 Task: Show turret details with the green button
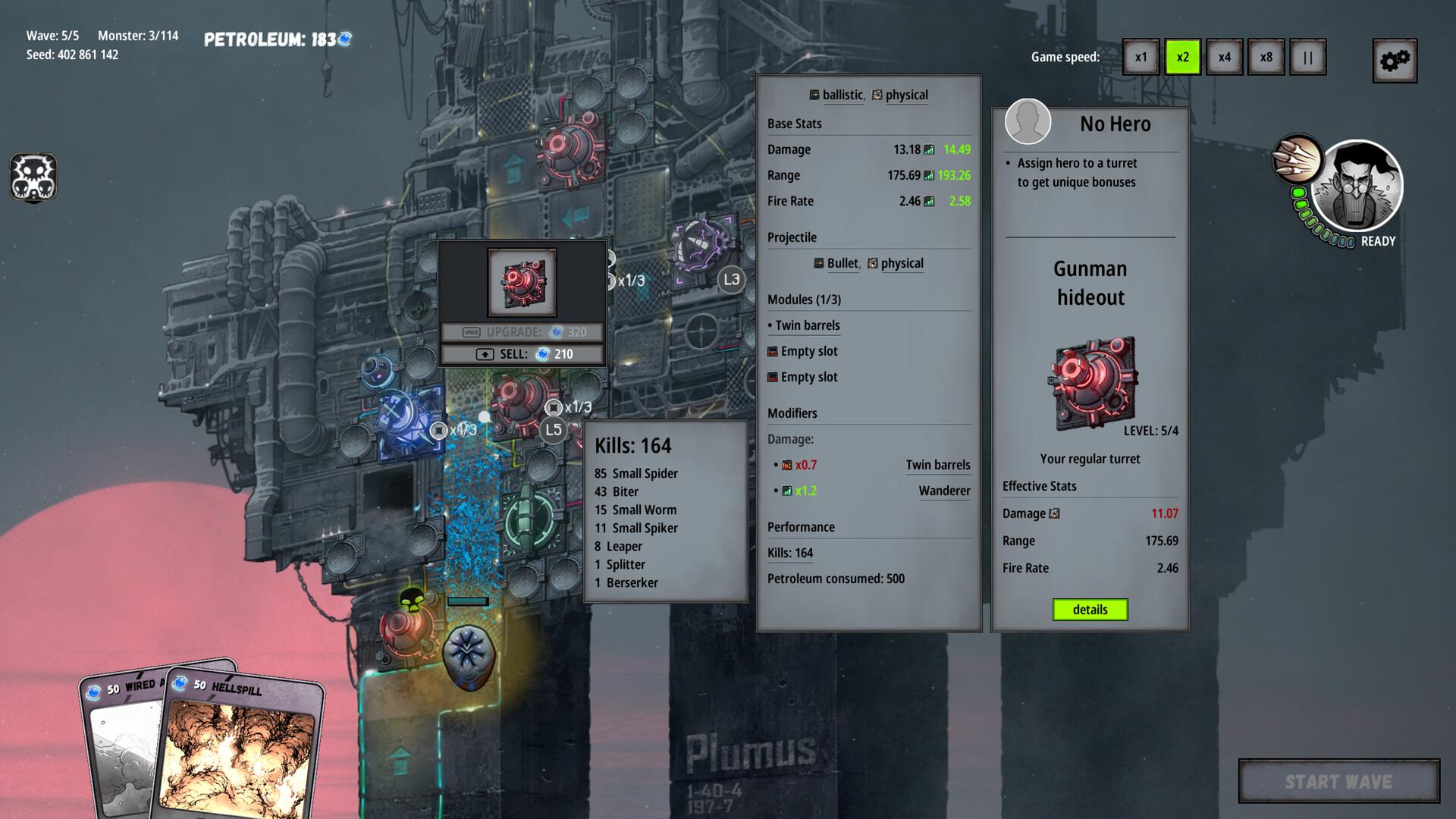click(x=1090, y=610)
